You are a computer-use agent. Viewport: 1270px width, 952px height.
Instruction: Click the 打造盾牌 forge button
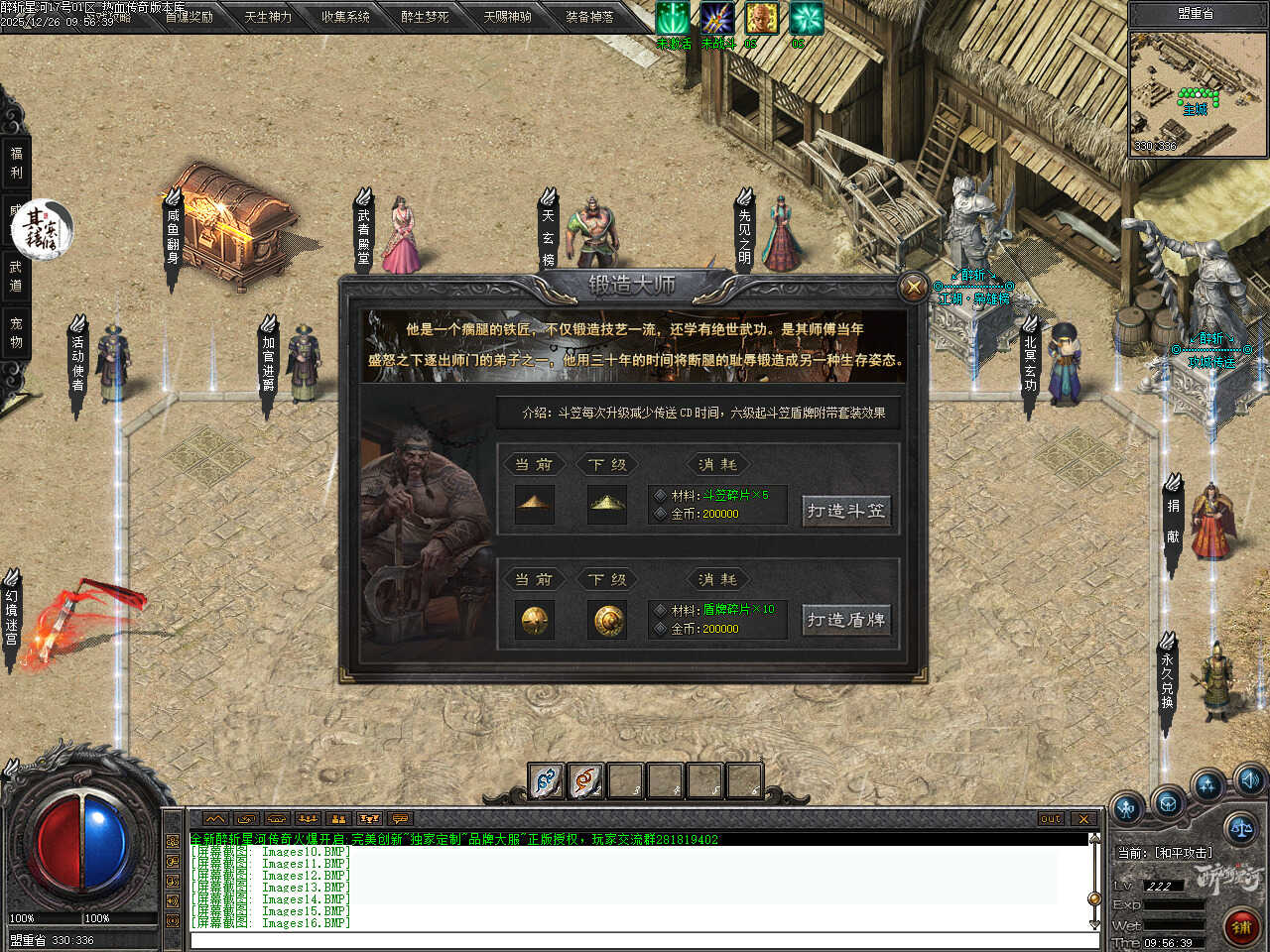[845, 620]
